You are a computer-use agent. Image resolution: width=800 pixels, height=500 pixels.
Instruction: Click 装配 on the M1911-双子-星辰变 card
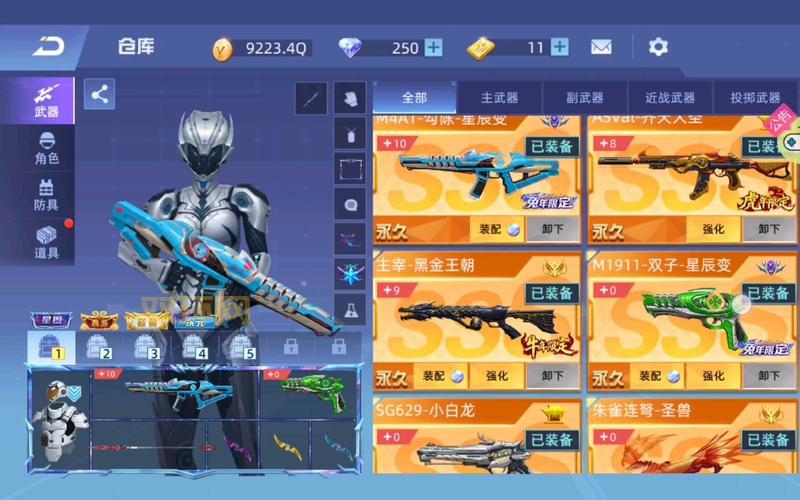[x=652, y=376]
